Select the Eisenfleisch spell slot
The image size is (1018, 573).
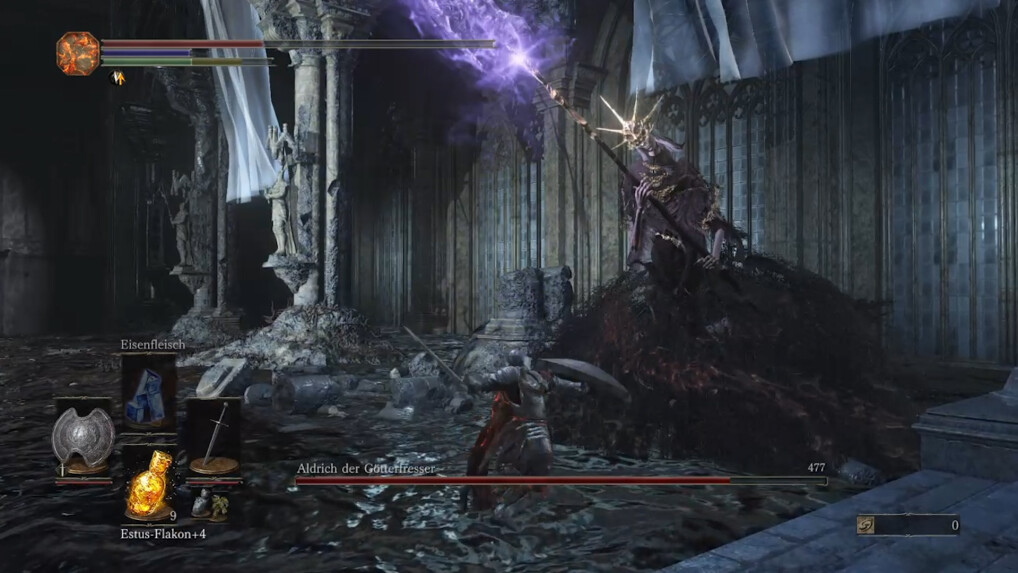coord(149,392)
